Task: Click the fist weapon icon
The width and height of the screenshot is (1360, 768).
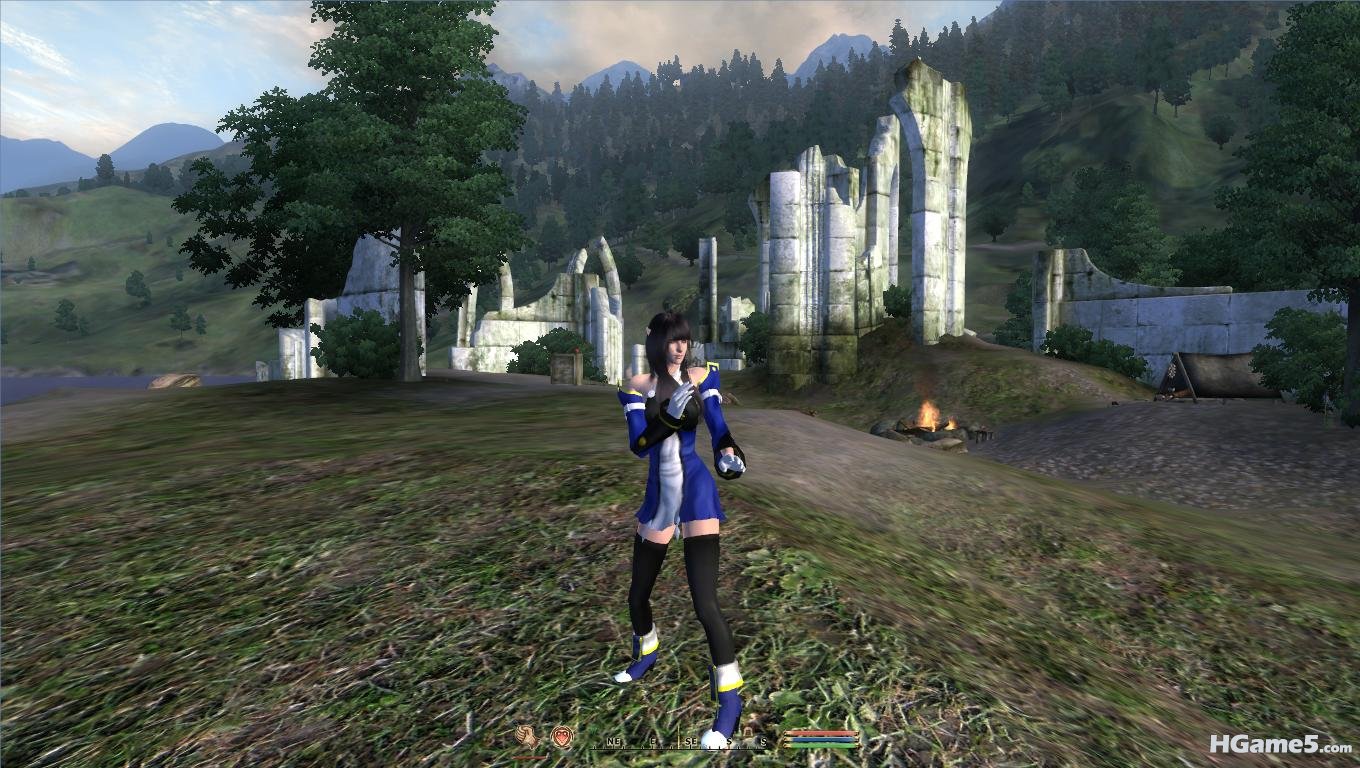Action: 526,737
